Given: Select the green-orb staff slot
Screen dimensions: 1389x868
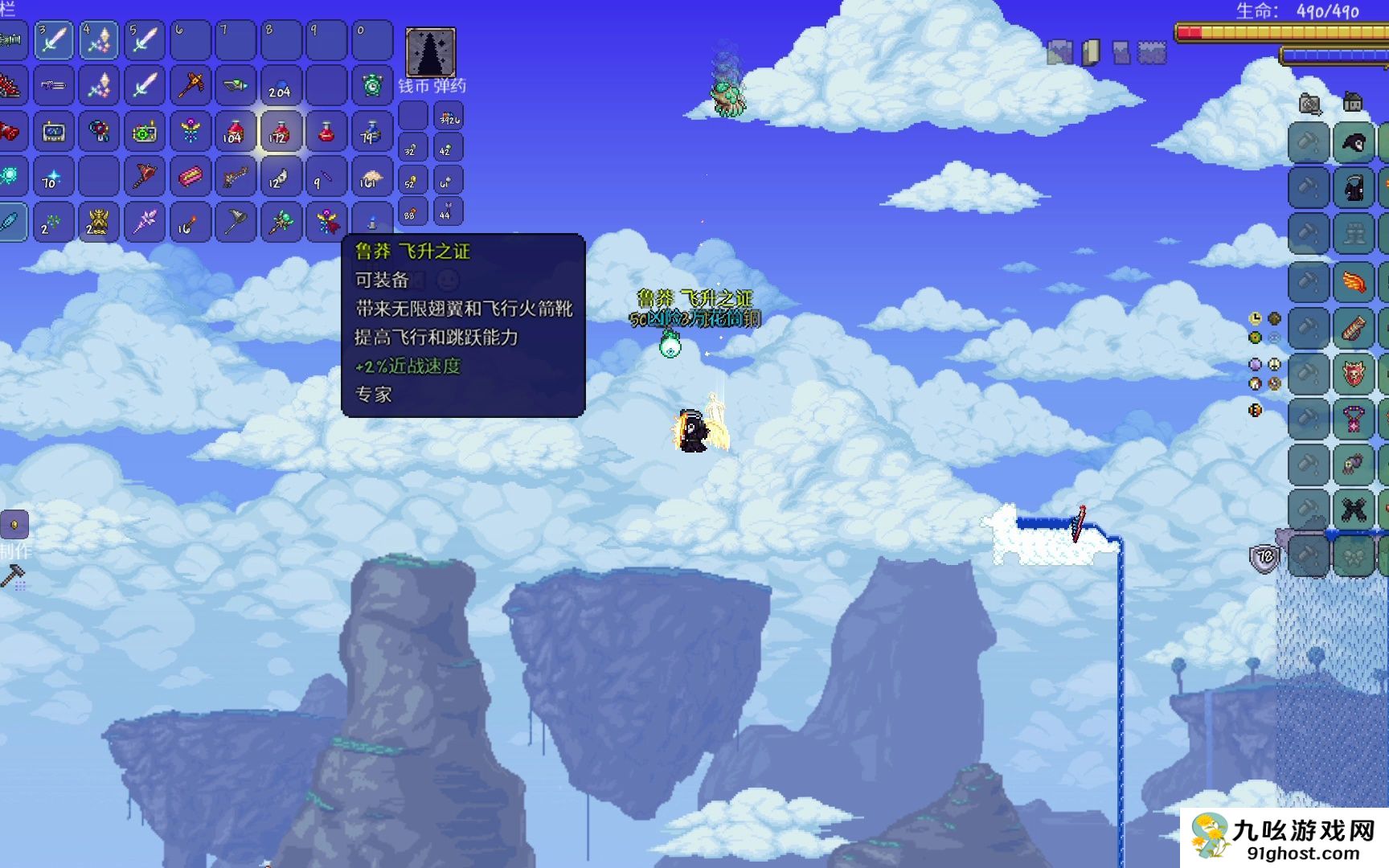Looking at the screenshot, I should pyautogui.click(x=280, y=222).
